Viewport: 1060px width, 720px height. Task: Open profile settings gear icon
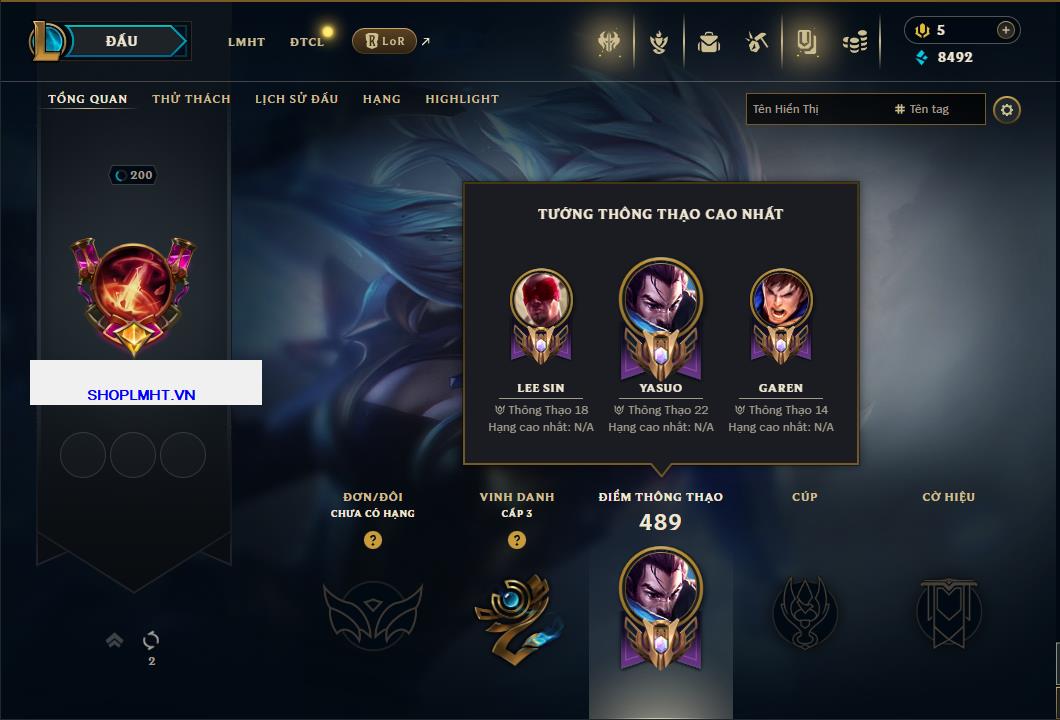click(1007, 109)
